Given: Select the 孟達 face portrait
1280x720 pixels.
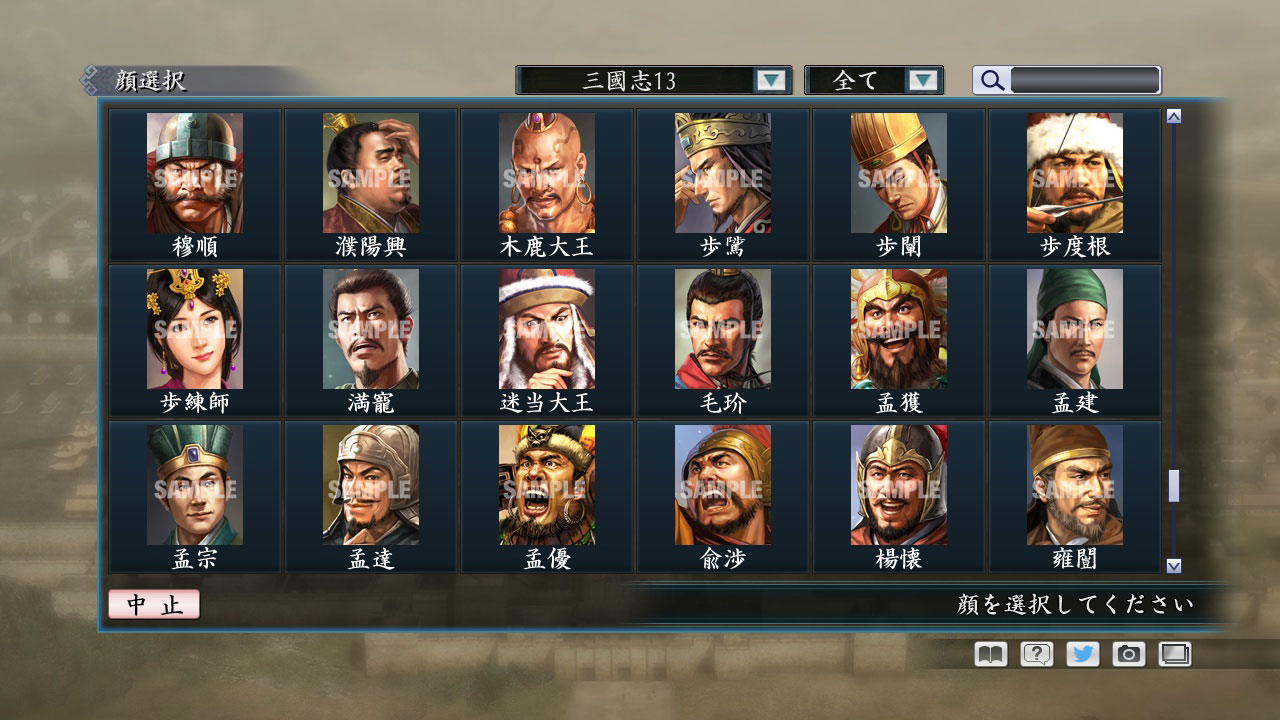Looking at the screenshot, I should pyautogui.click(x=371, y=483).
